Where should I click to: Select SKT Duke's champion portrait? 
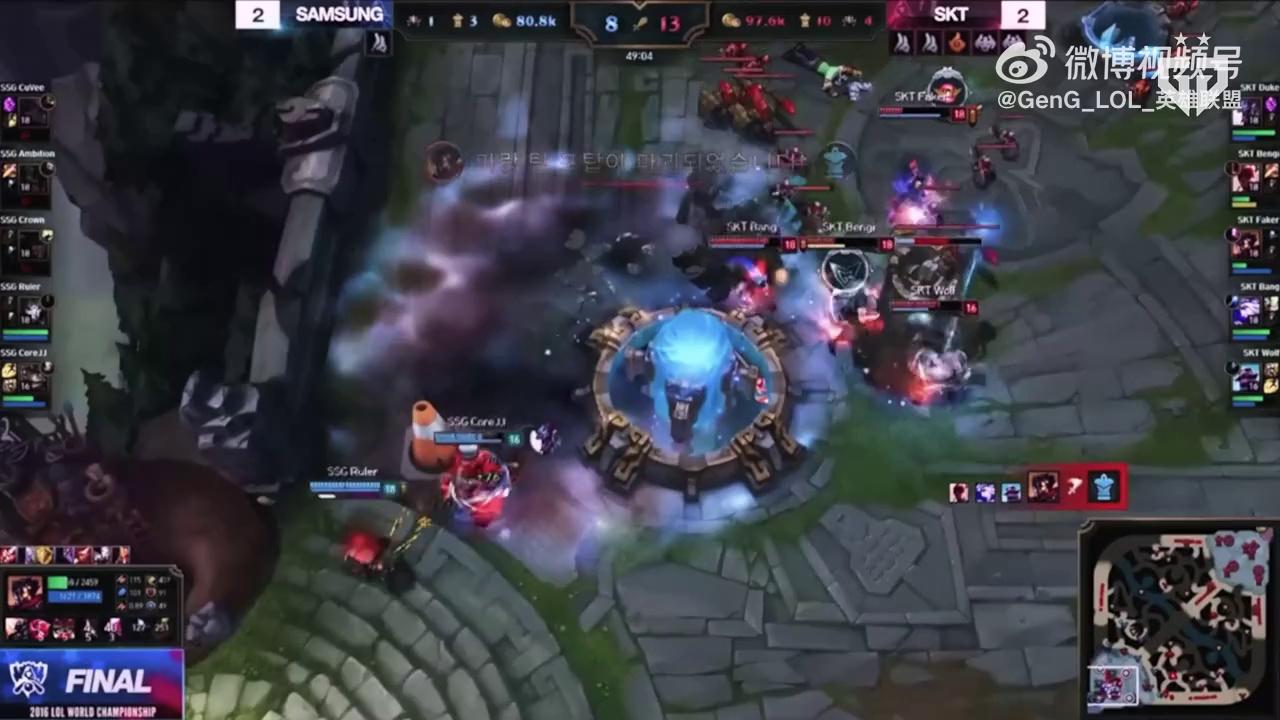coord(1247,112)
